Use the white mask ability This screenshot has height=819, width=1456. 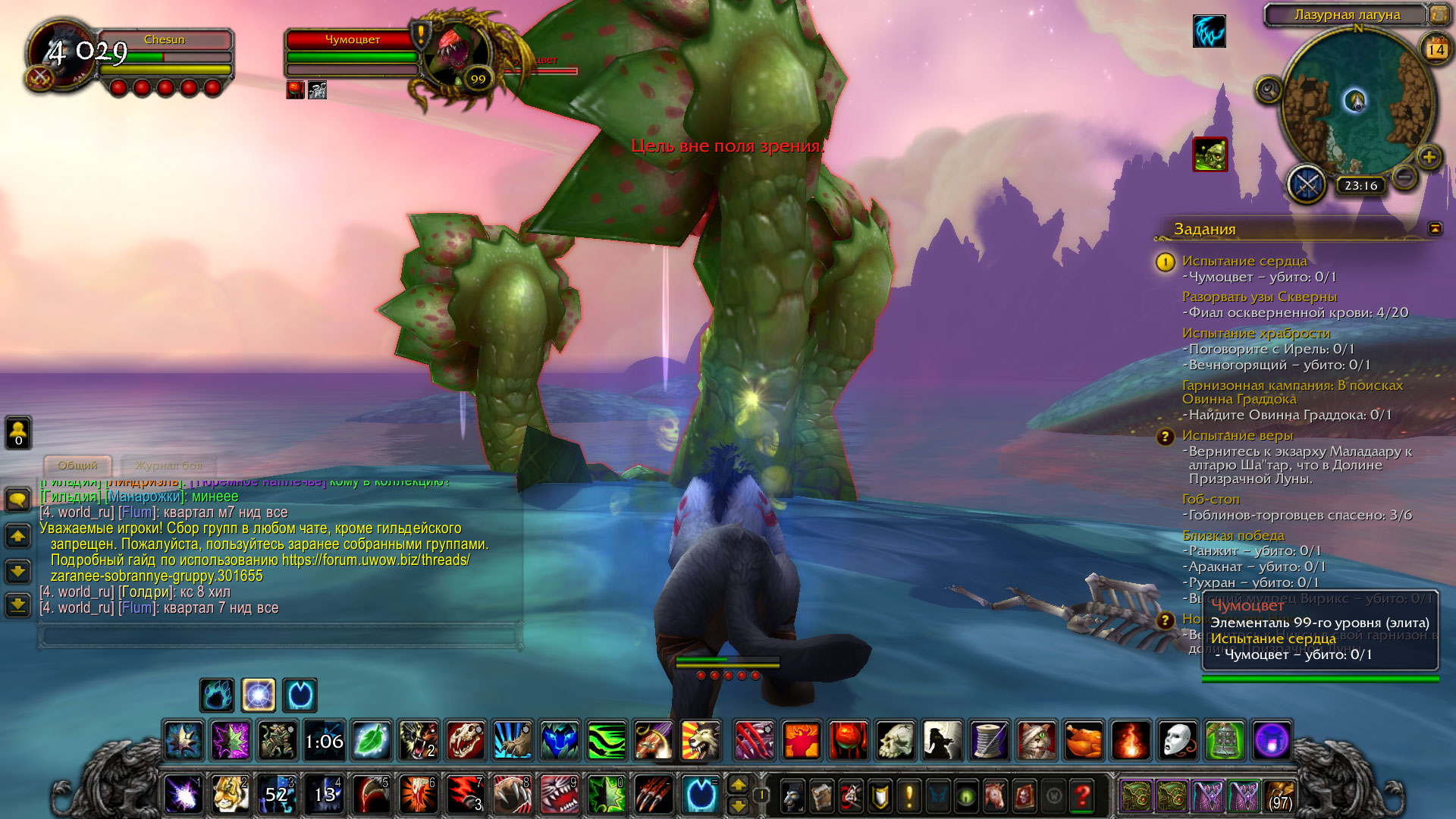coord(1177,740)
